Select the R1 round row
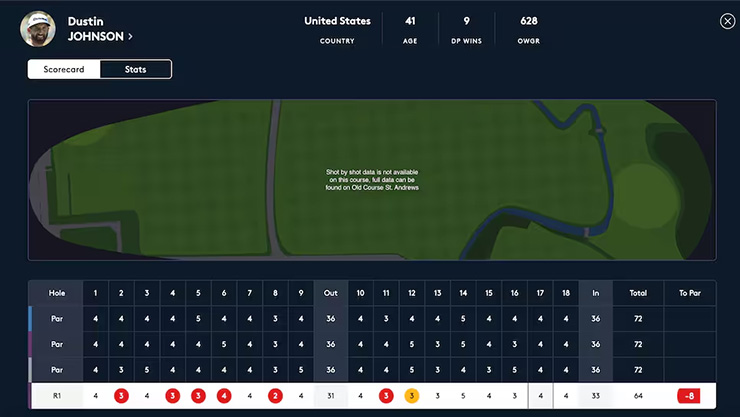740x417 pixels. (x=56, y=396)
